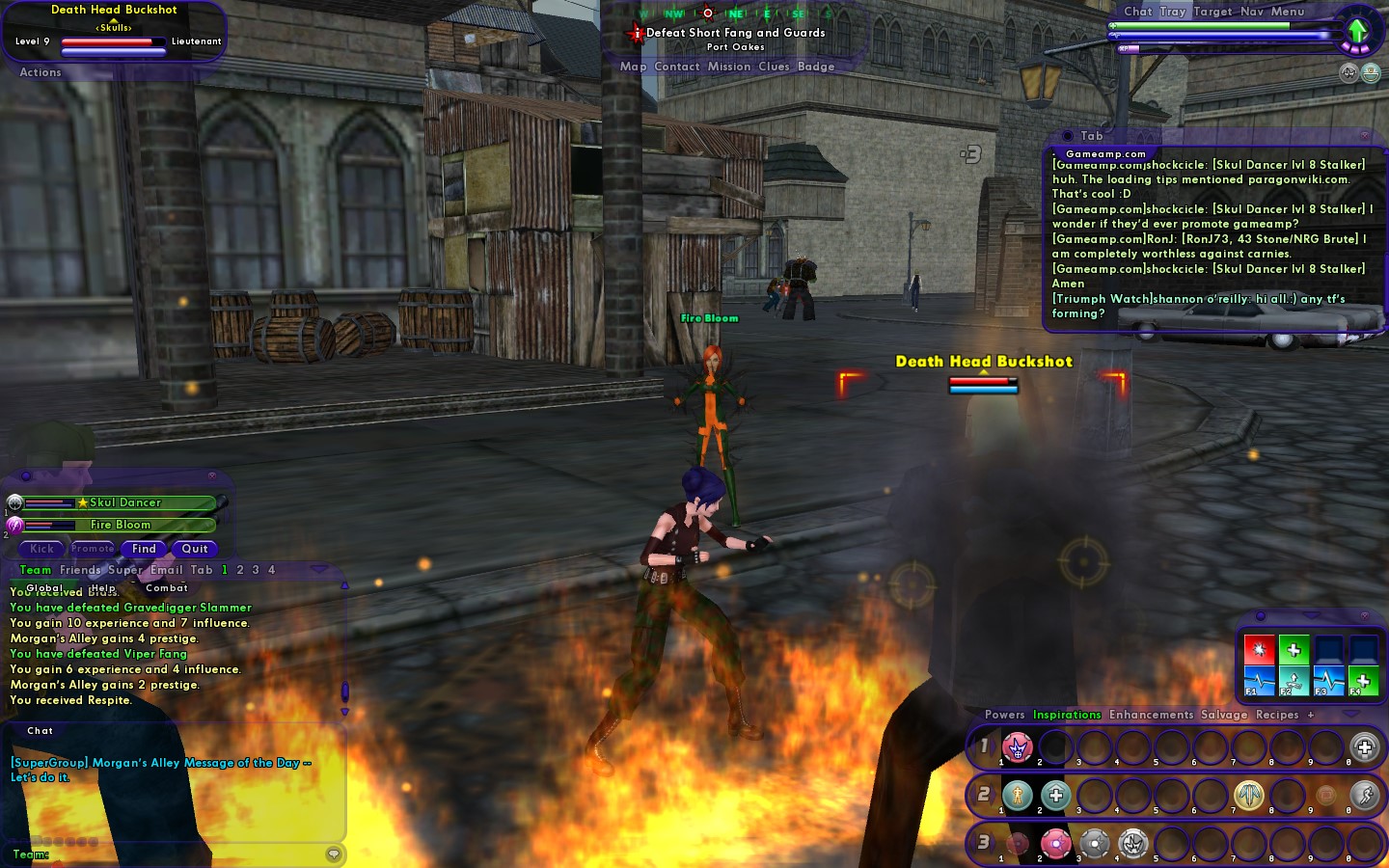This screenshot has width=1389, height=868.
Task: Use the red burst inspiration
Action: 1259,649
